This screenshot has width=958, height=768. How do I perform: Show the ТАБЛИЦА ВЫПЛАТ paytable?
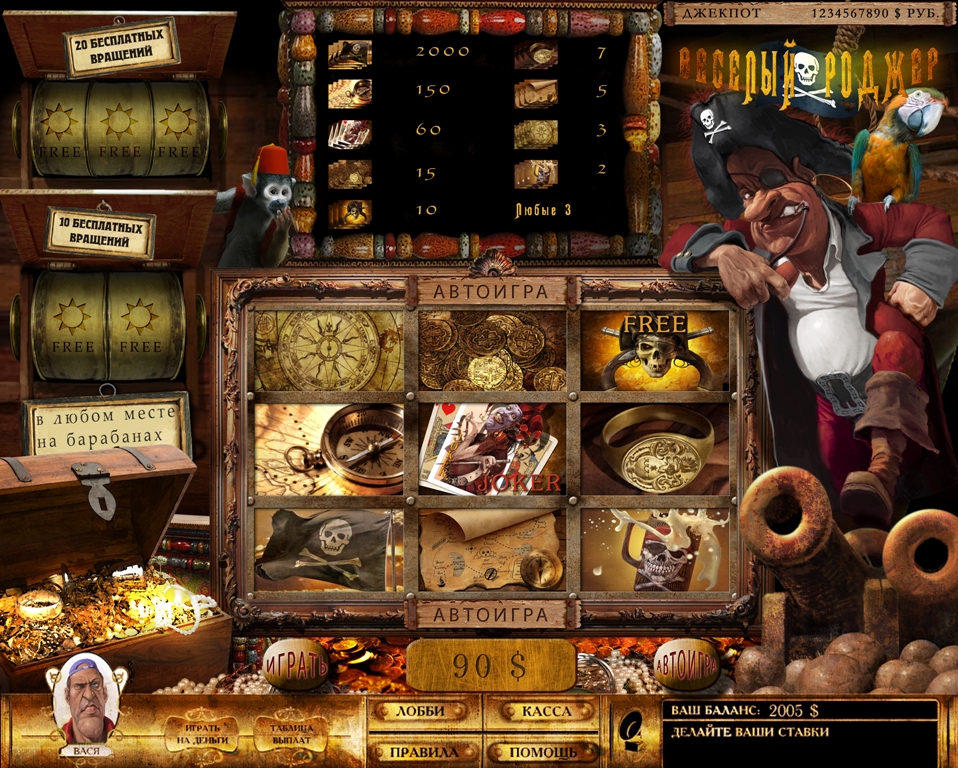click(290, 734)
